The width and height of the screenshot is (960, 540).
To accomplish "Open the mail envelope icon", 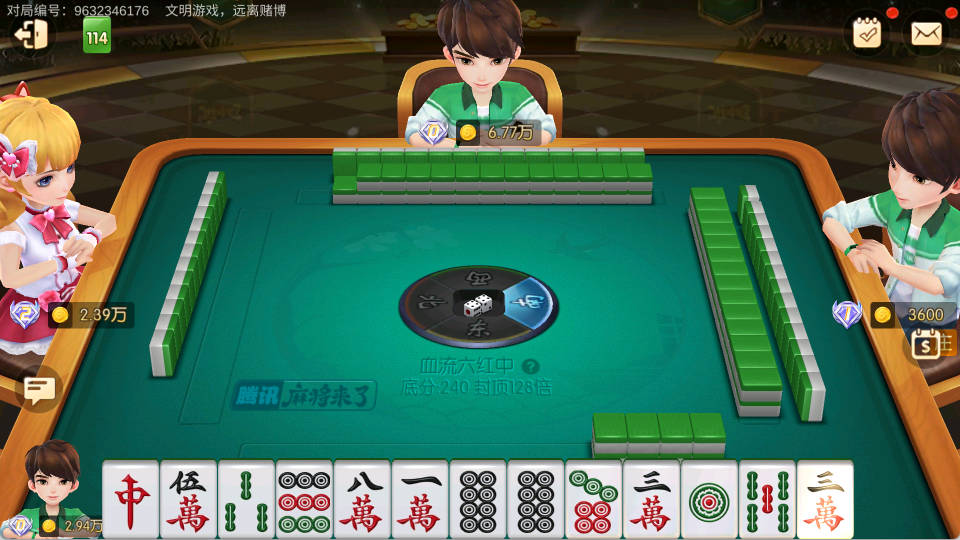I will 926,33.
